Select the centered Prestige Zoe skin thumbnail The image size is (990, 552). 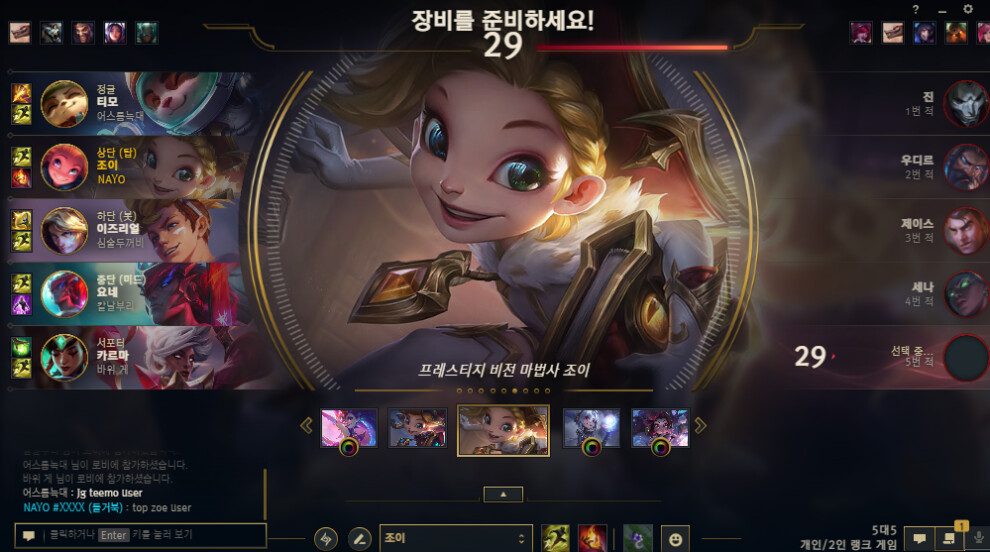coord(503,429)
